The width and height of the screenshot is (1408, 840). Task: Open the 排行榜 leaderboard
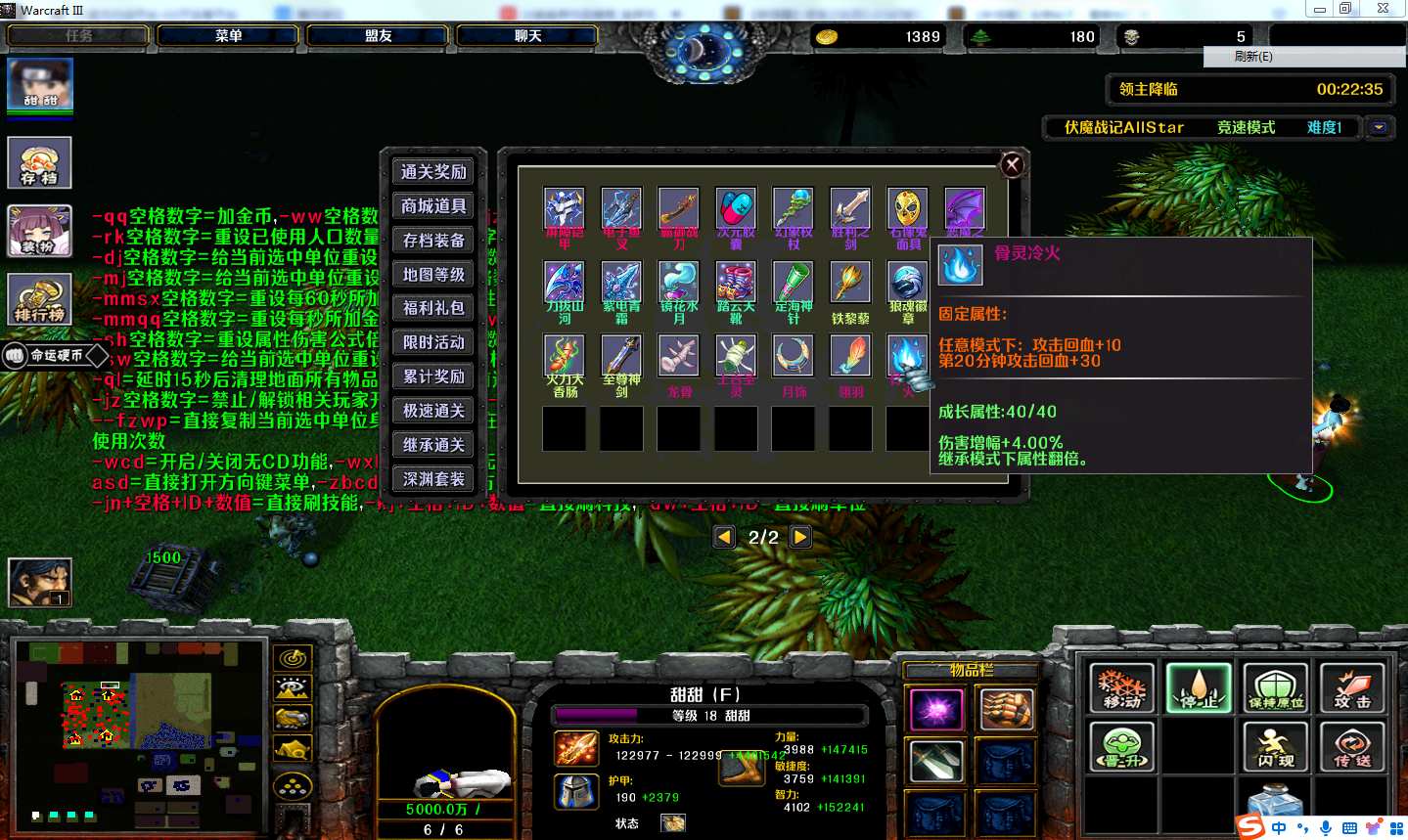click(x=40, y=299)
